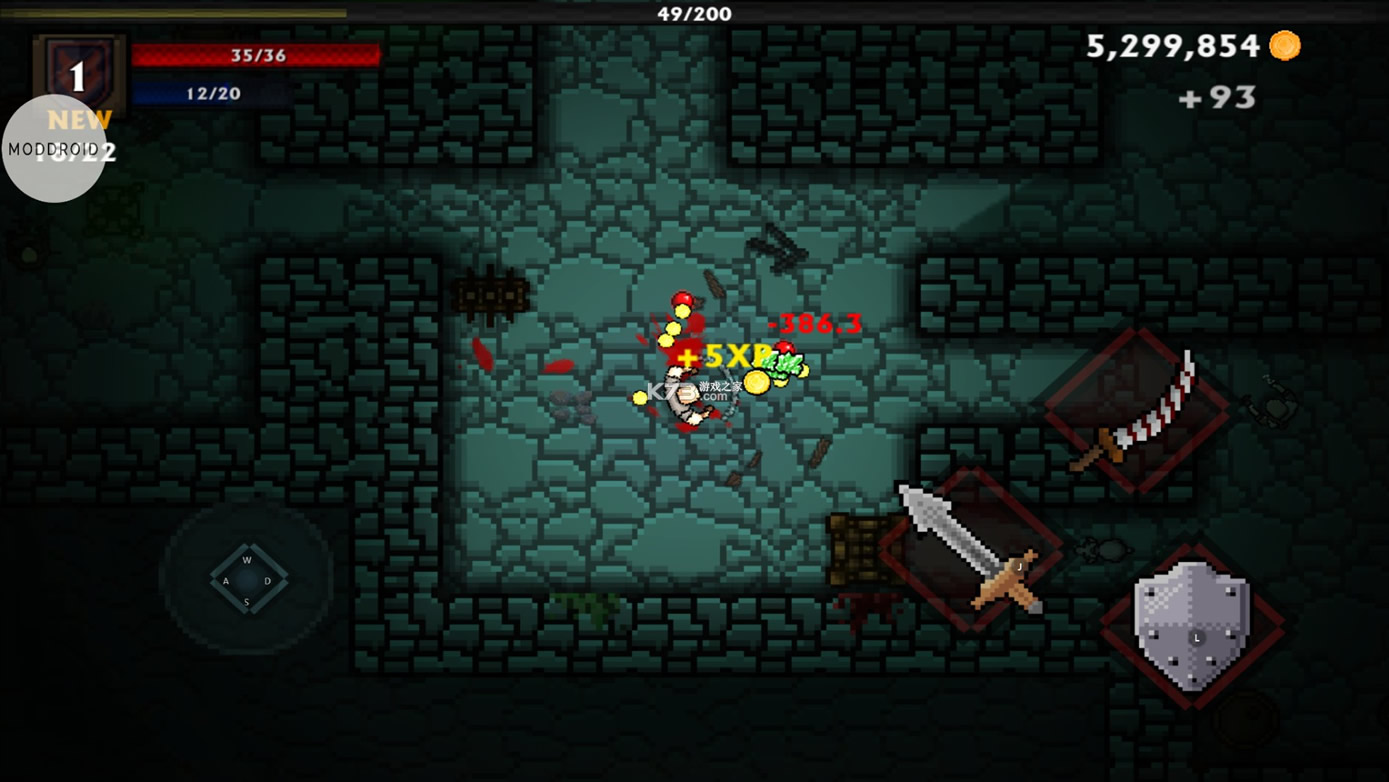The width and height of the screenshot is (1389, 782).
Task: Tap the WASD movement pad
Action: click(248, 579)
